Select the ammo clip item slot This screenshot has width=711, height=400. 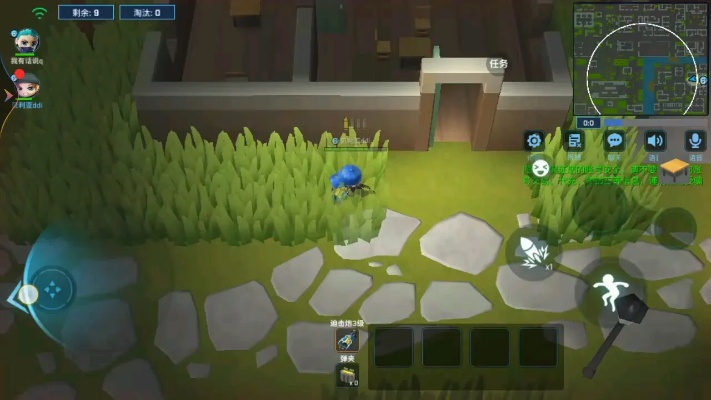pyautogui.click(x=347, y=376)
